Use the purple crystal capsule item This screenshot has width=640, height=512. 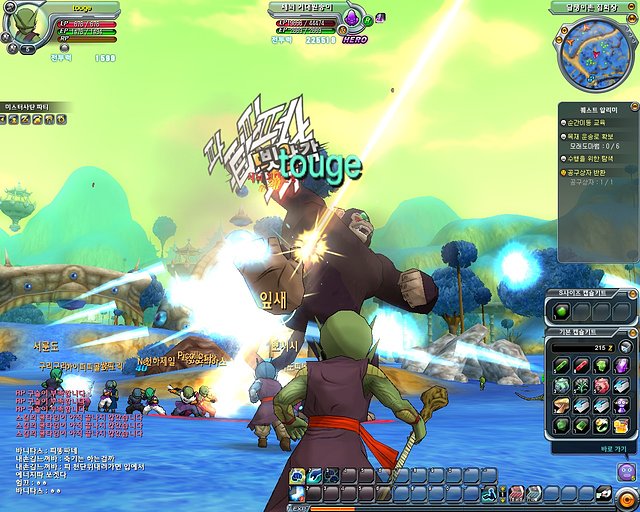(620, 365)
